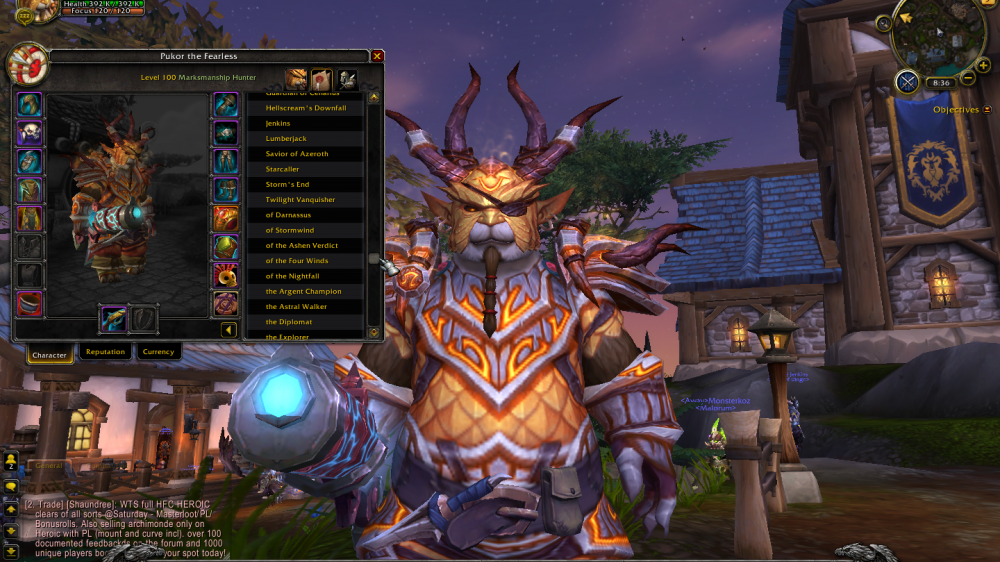Switch to the Reputation tab
Screen dimensions: 1000x562
click(105, 352)
